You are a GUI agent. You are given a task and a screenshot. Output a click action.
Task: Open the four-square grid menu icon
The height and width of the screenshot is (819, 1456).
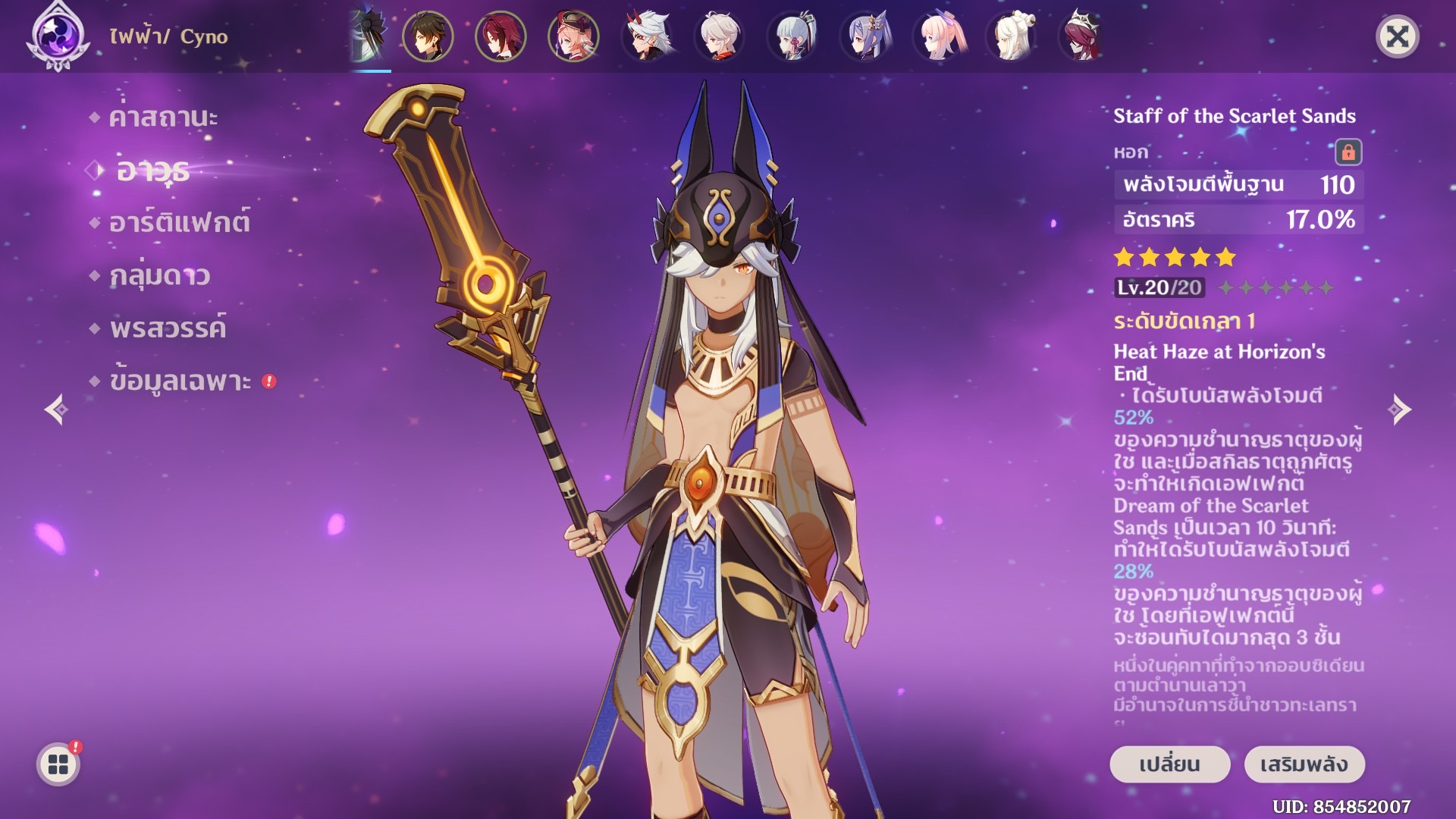point(58,764)
